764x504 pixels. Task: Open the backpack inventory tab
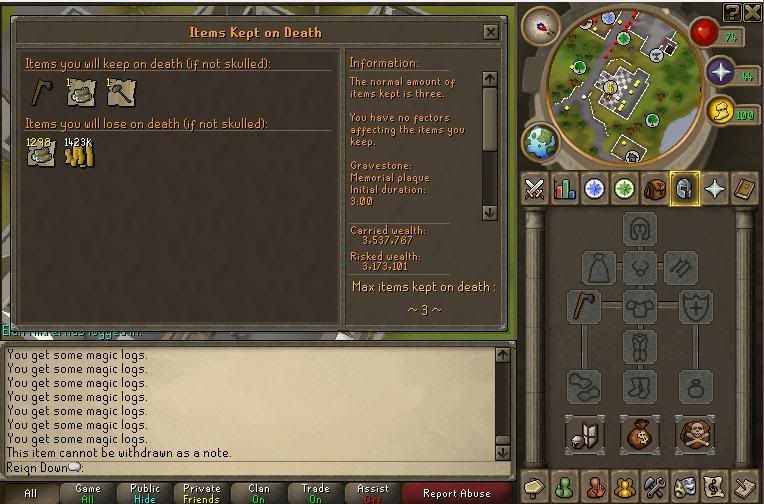tap(655, 189)
